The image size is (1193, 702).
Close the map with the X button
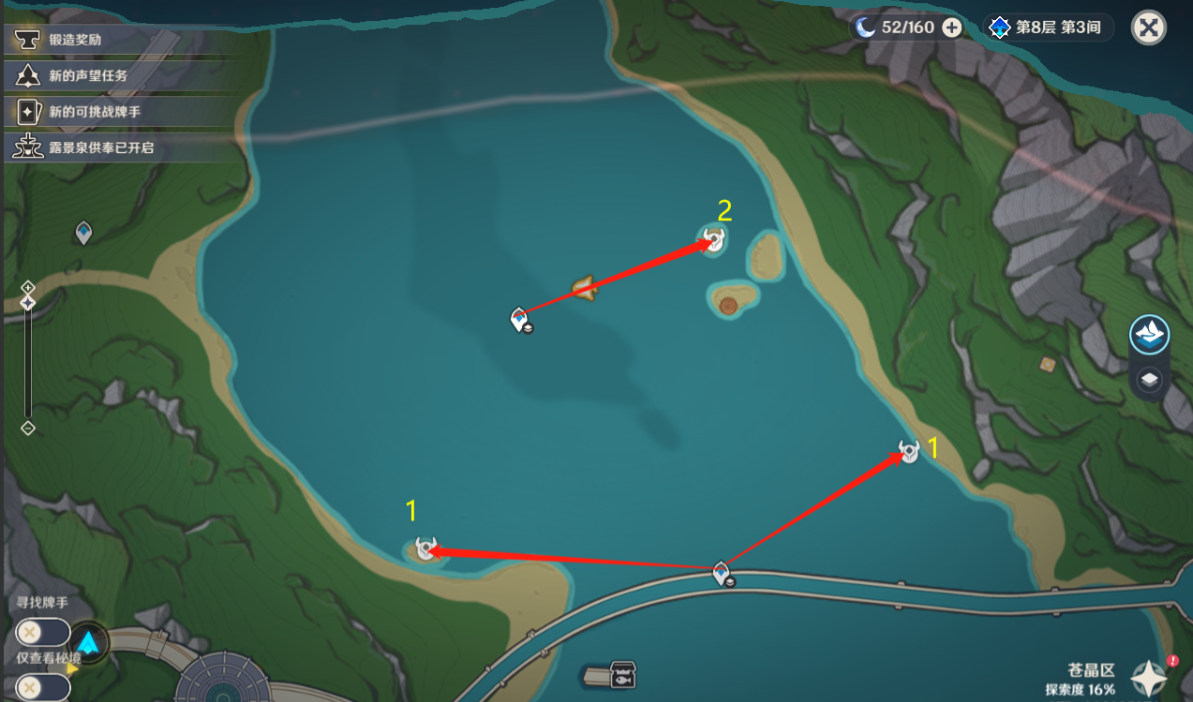tap(1149, 28)
